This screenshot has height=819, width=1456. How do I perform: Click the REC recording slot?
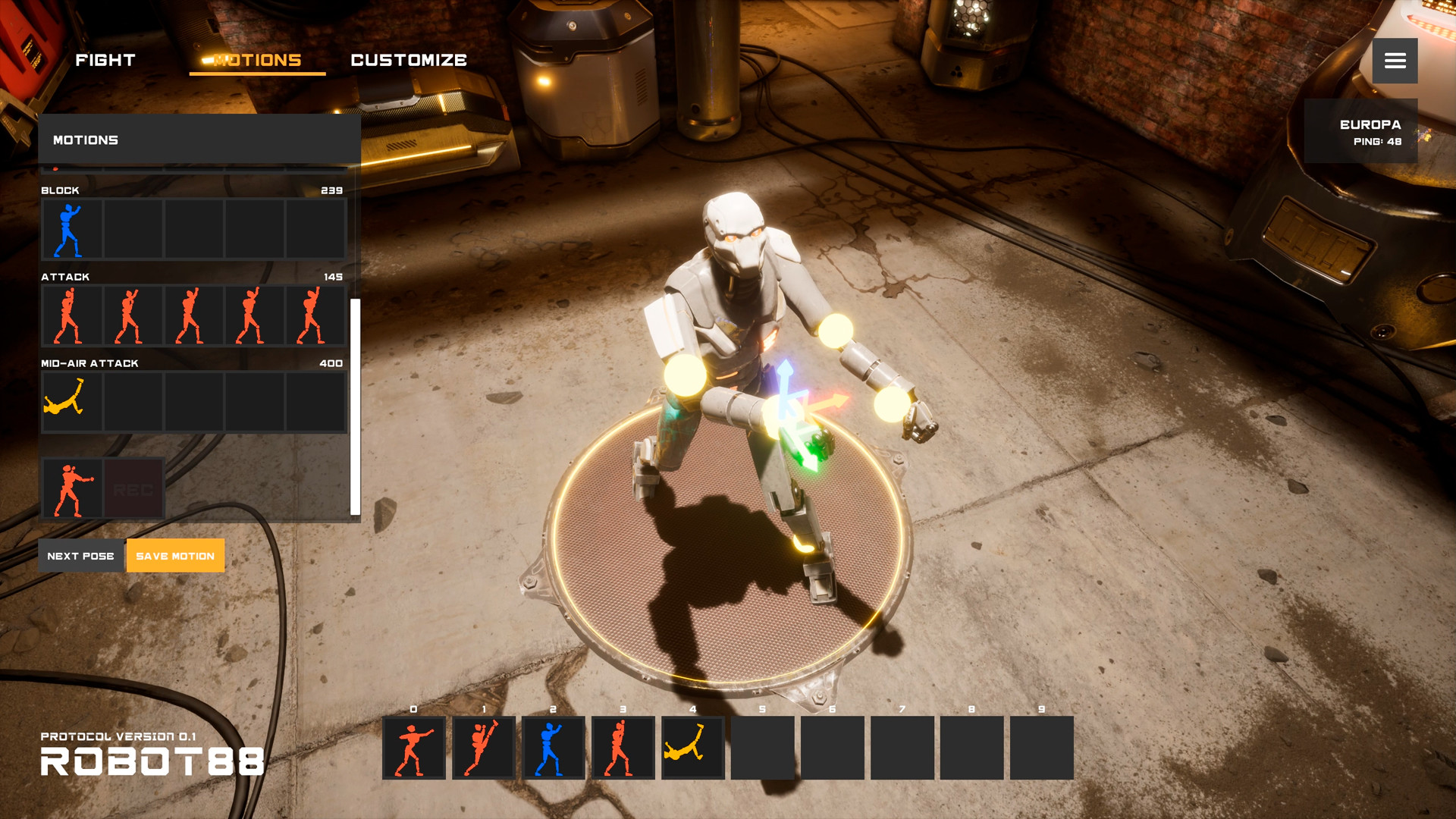point(133,488)
